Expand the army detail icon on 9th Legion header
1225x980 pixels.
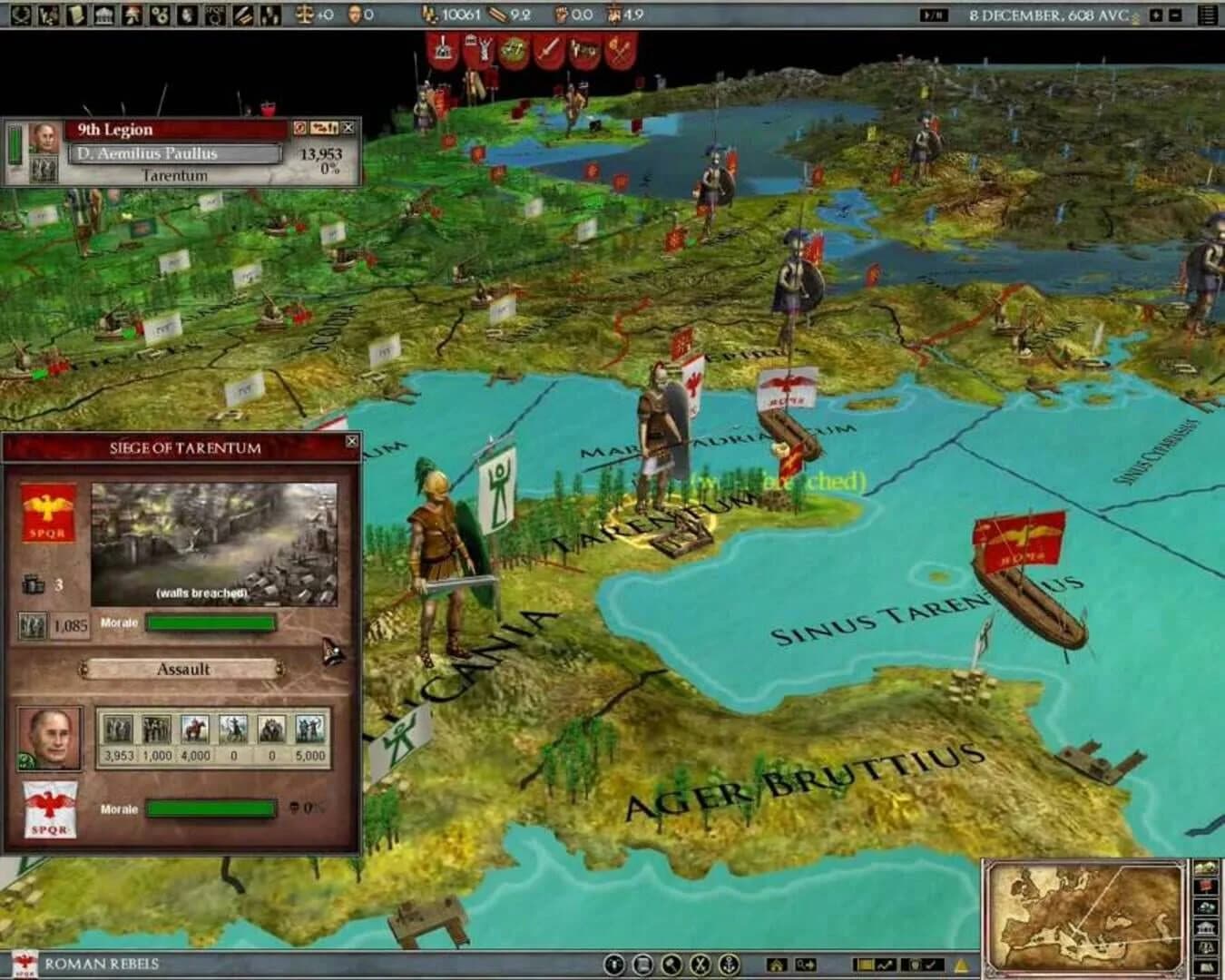325,128
